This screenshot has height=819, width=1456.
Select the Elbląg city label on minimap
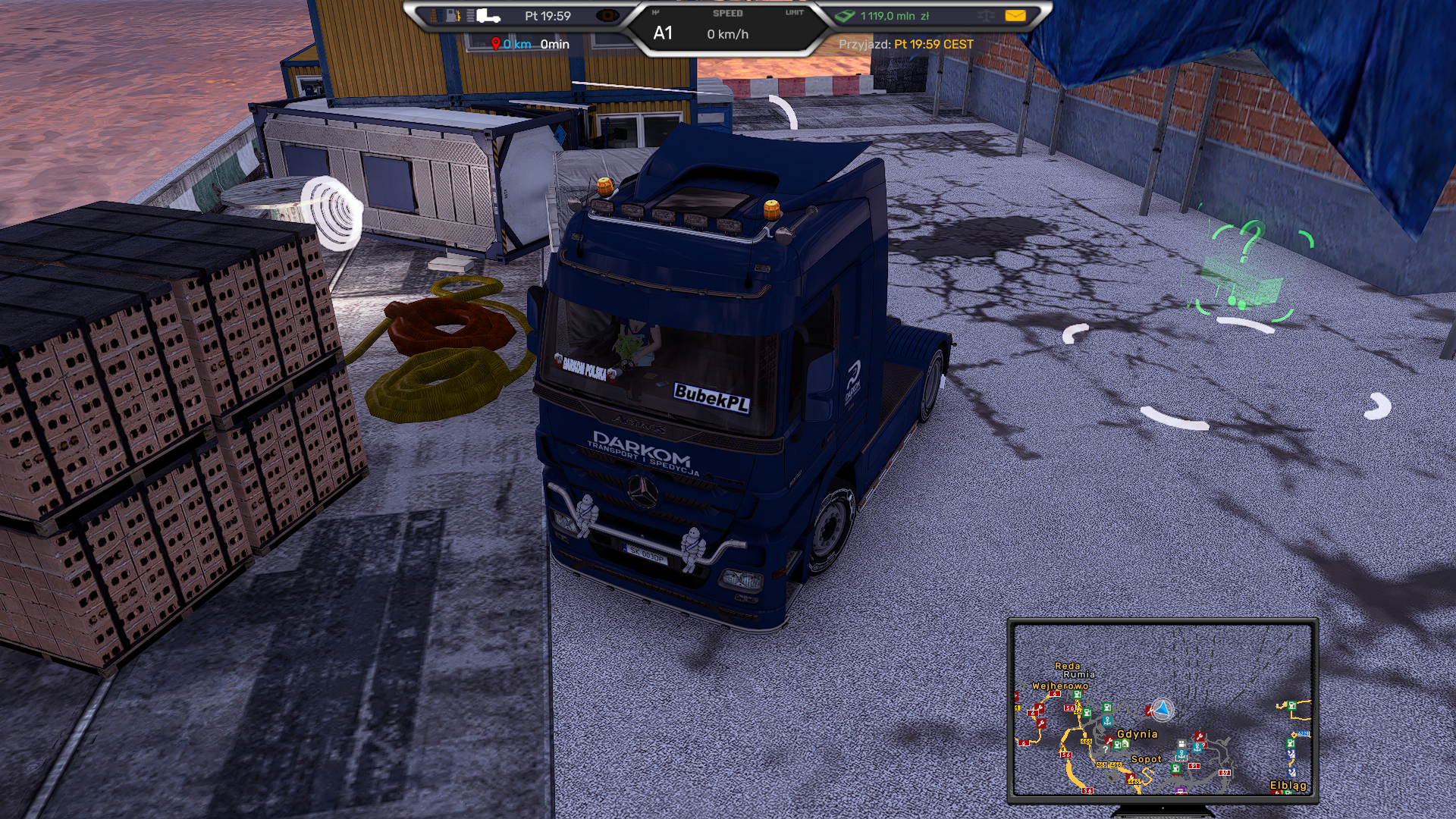1288,786
